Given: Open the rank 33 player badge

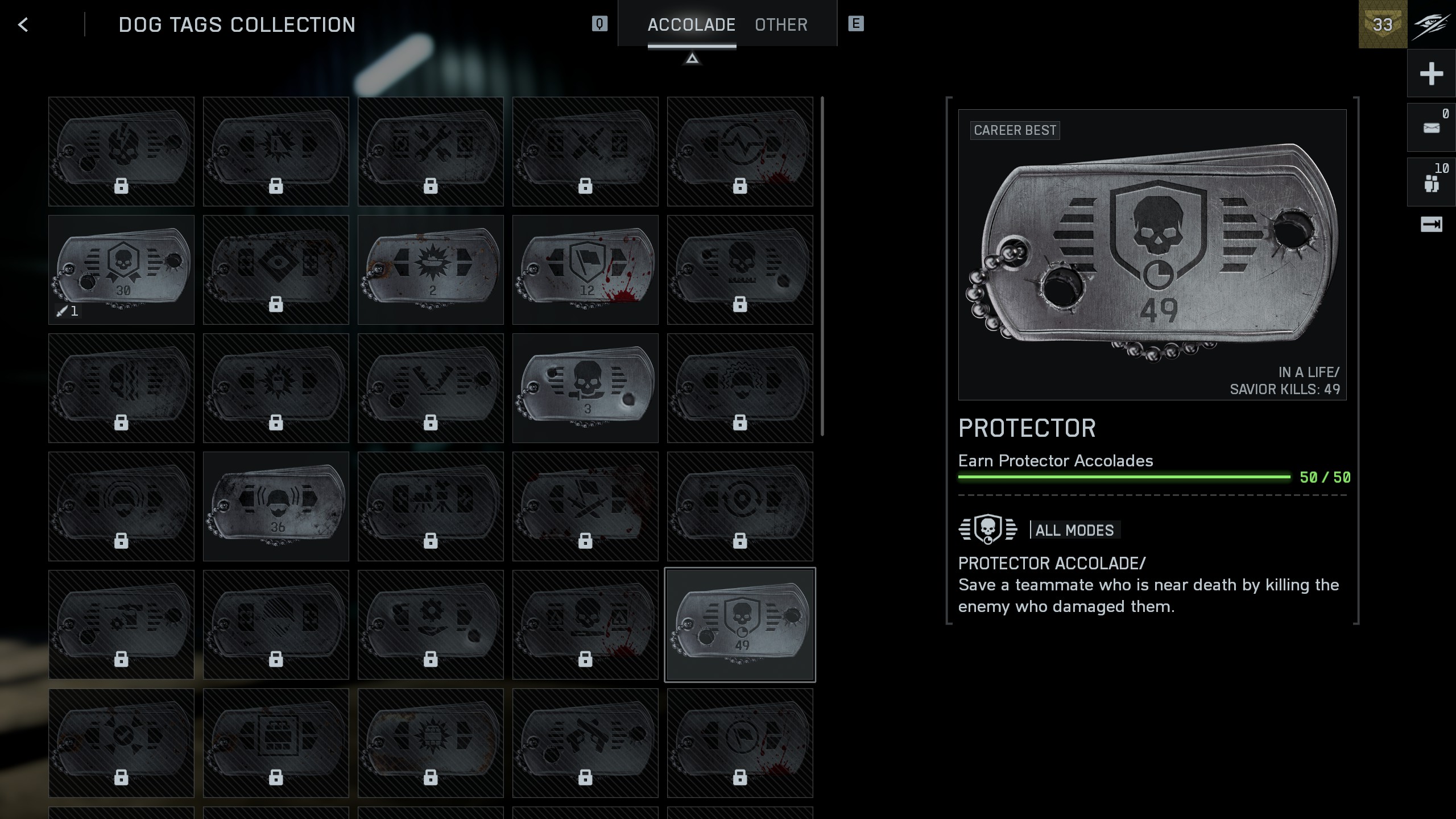Looking at the screenshot, I should (1383, 24).
